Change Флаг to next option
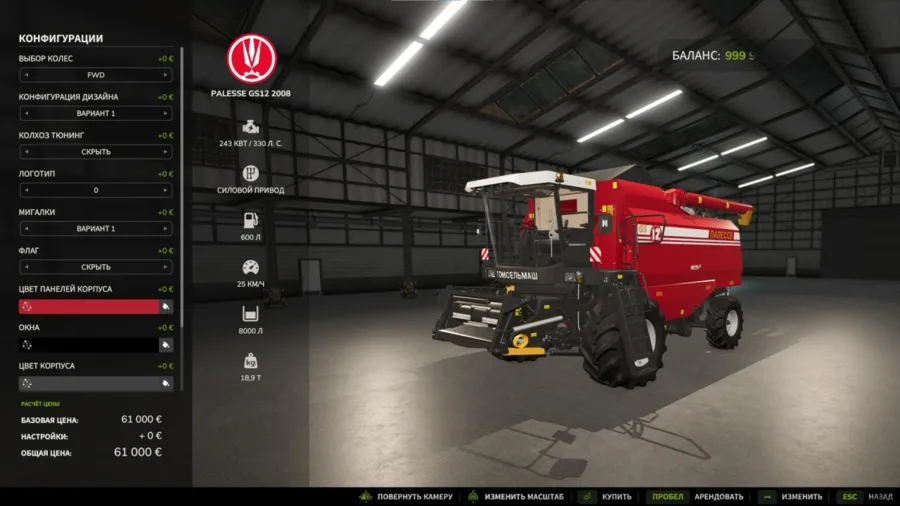 [x=166, y=267]
